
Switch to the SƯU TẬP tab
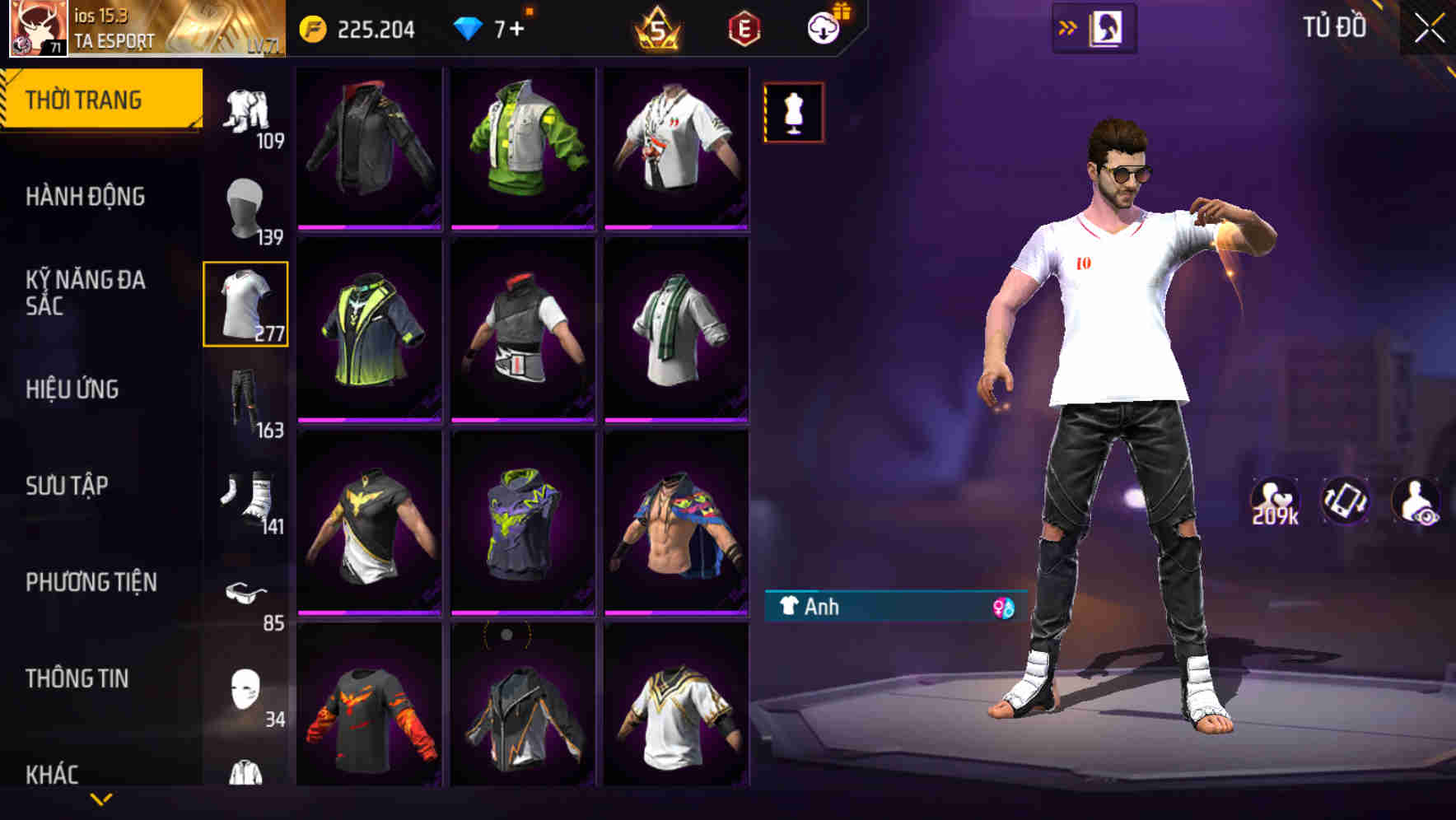tap(70, 487)
